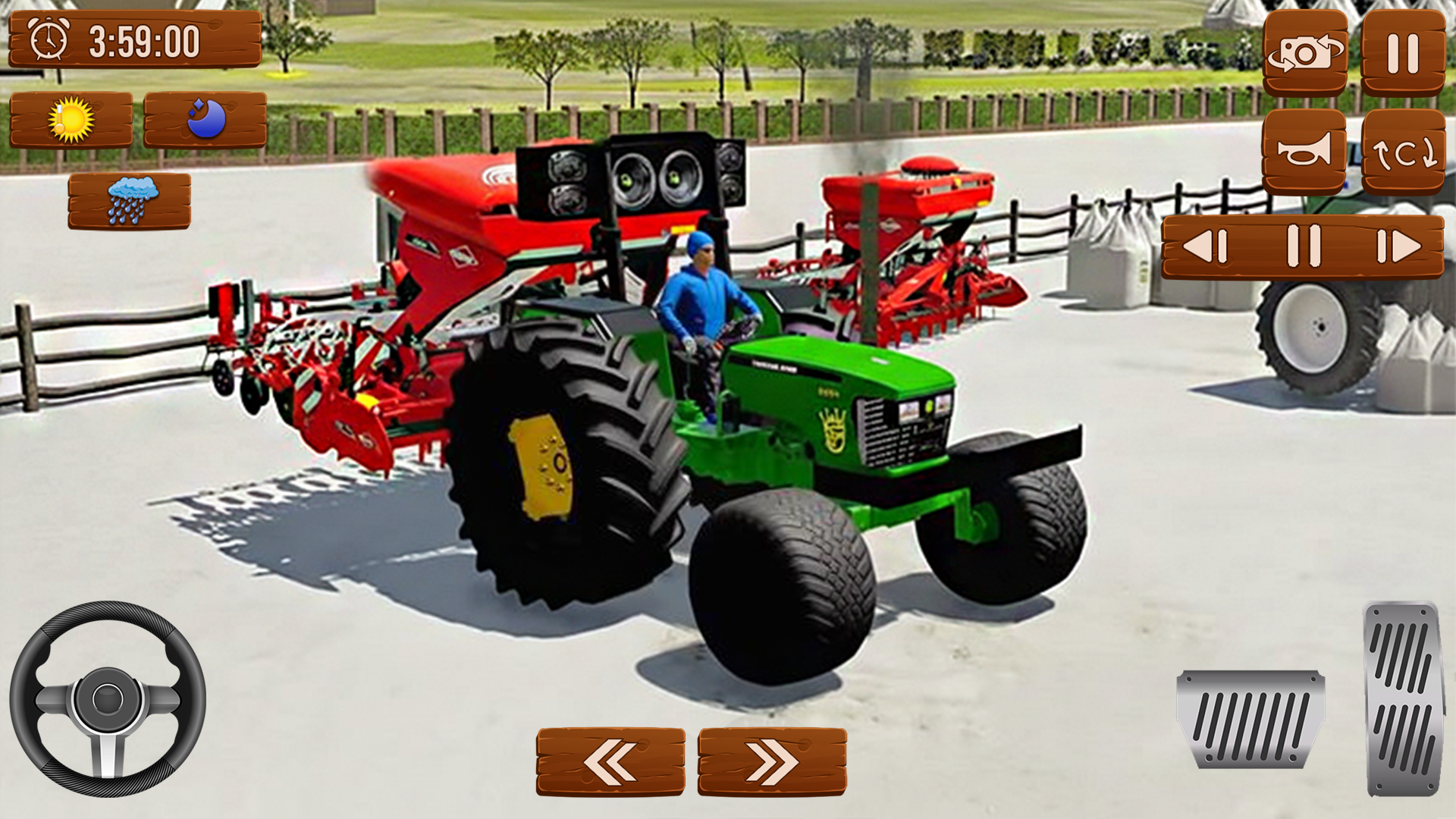The image size is (1456, 819).
Task: Expand the weather options panel
Action: 130,199
